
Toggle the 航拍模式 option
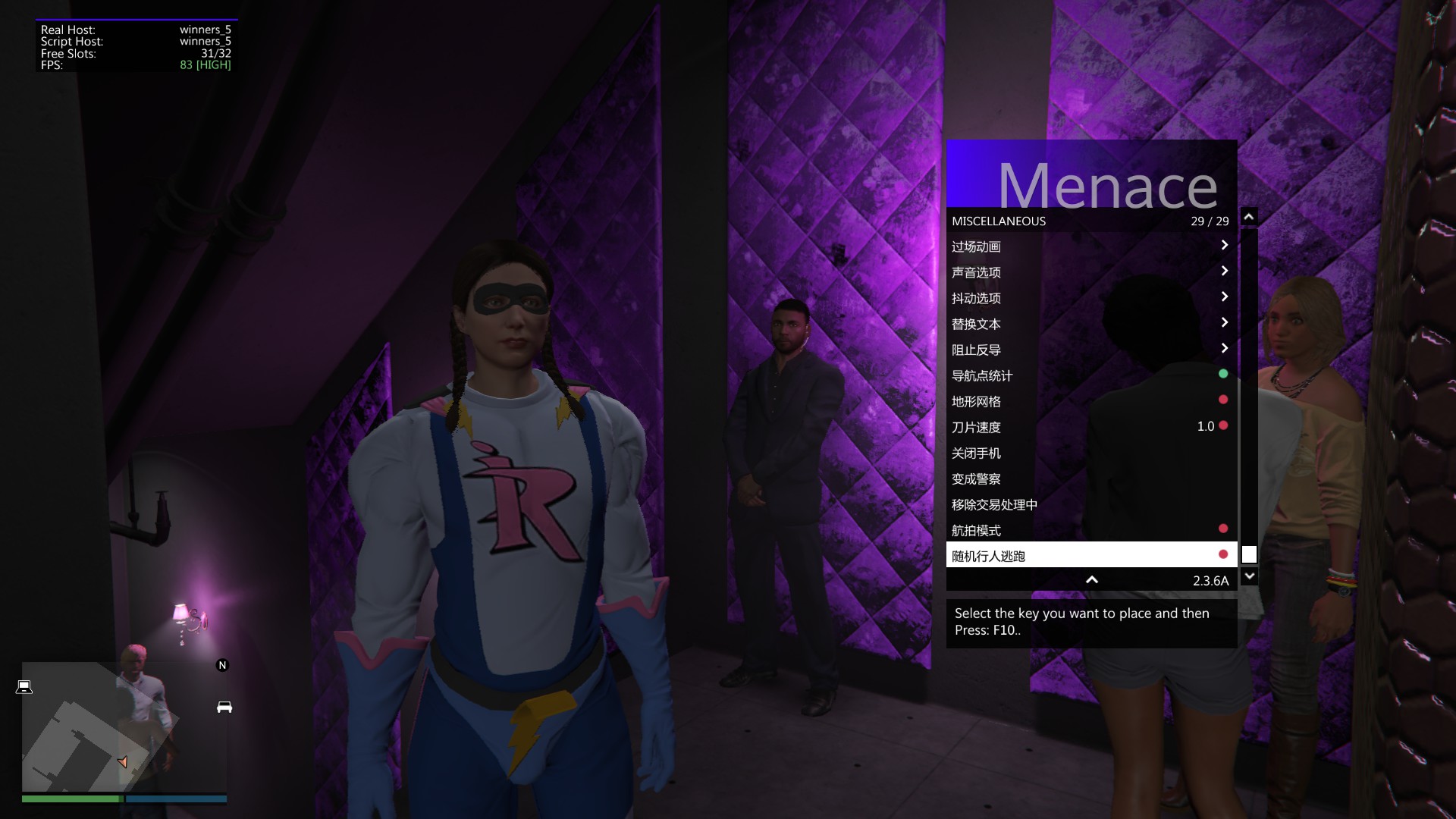(x=1090, y=530)
